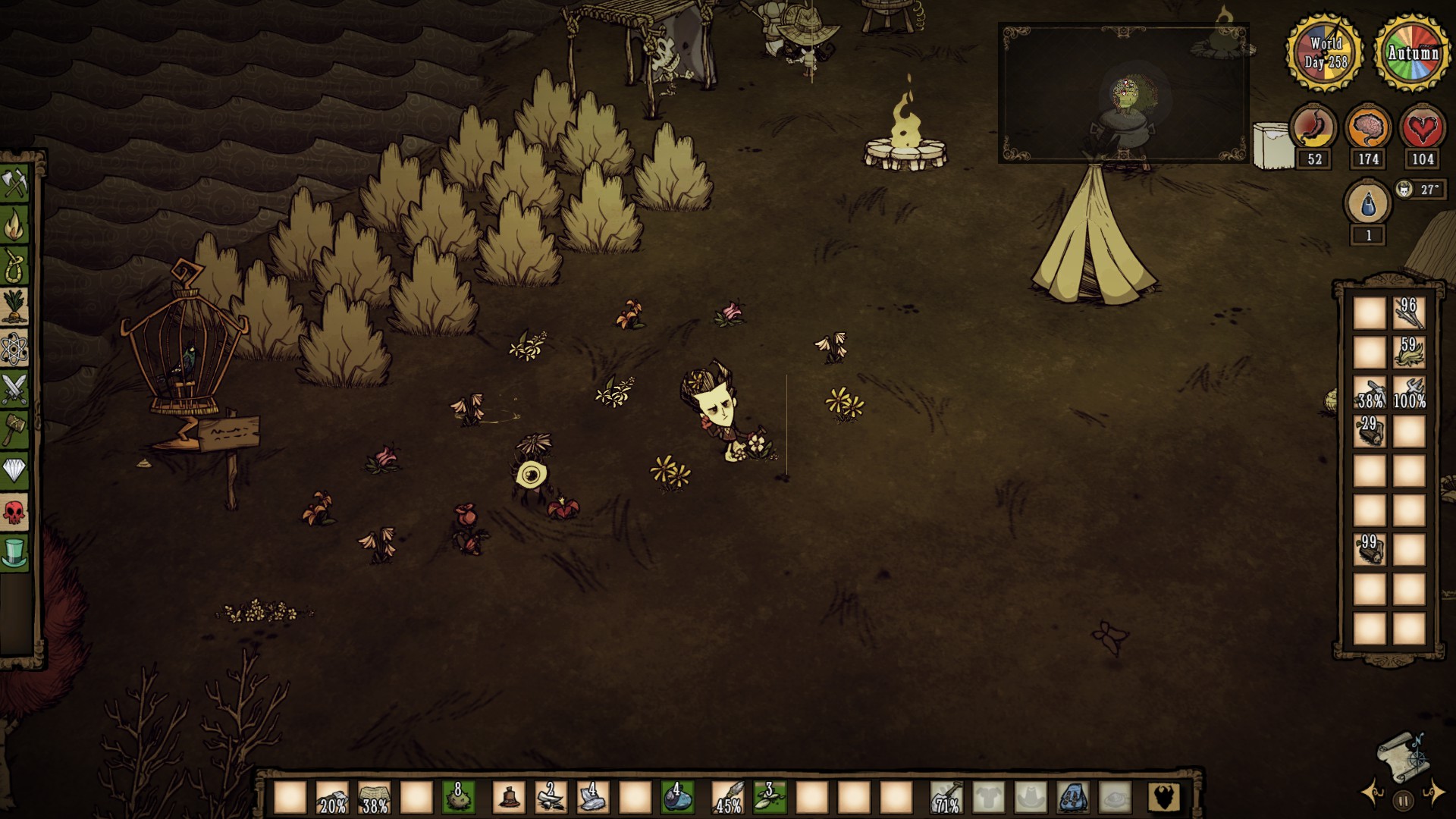The height and width of the screenshot is (819, 1456).
Task: Open the world map scroll
Action: click(x=1402, y=754)
